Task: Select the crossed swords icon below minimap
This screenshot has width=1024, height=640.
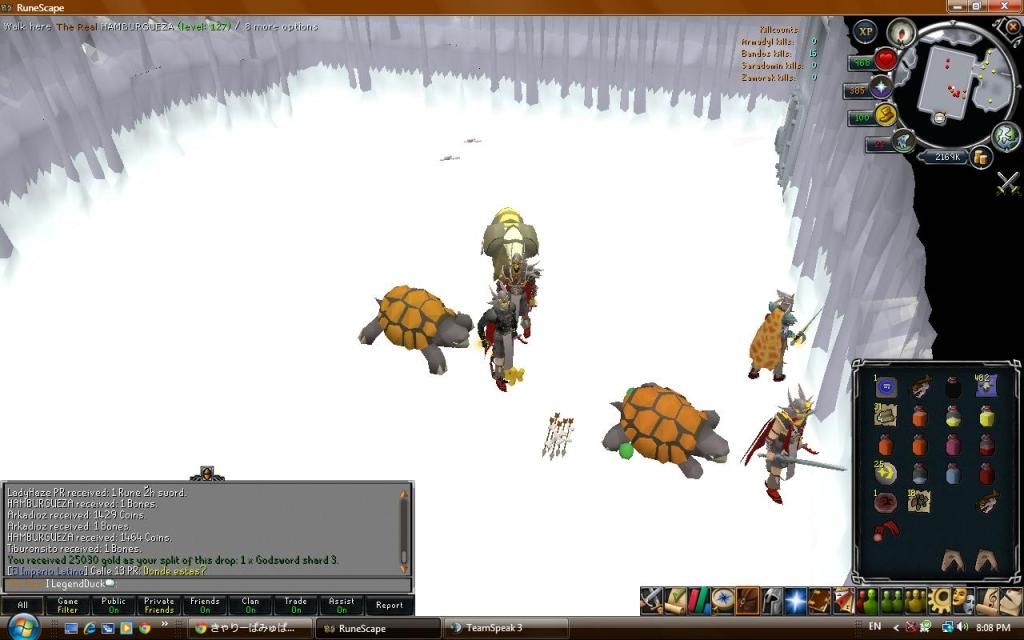Action: pyautogui.click(x=1007, y=184)
